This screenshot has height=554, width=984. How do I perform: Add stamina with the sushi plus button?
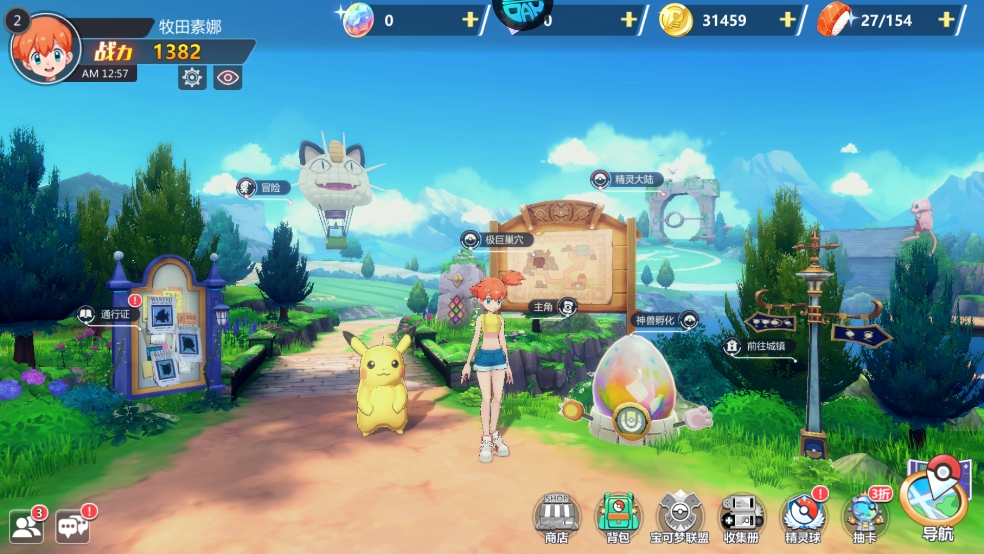[946, 20]
